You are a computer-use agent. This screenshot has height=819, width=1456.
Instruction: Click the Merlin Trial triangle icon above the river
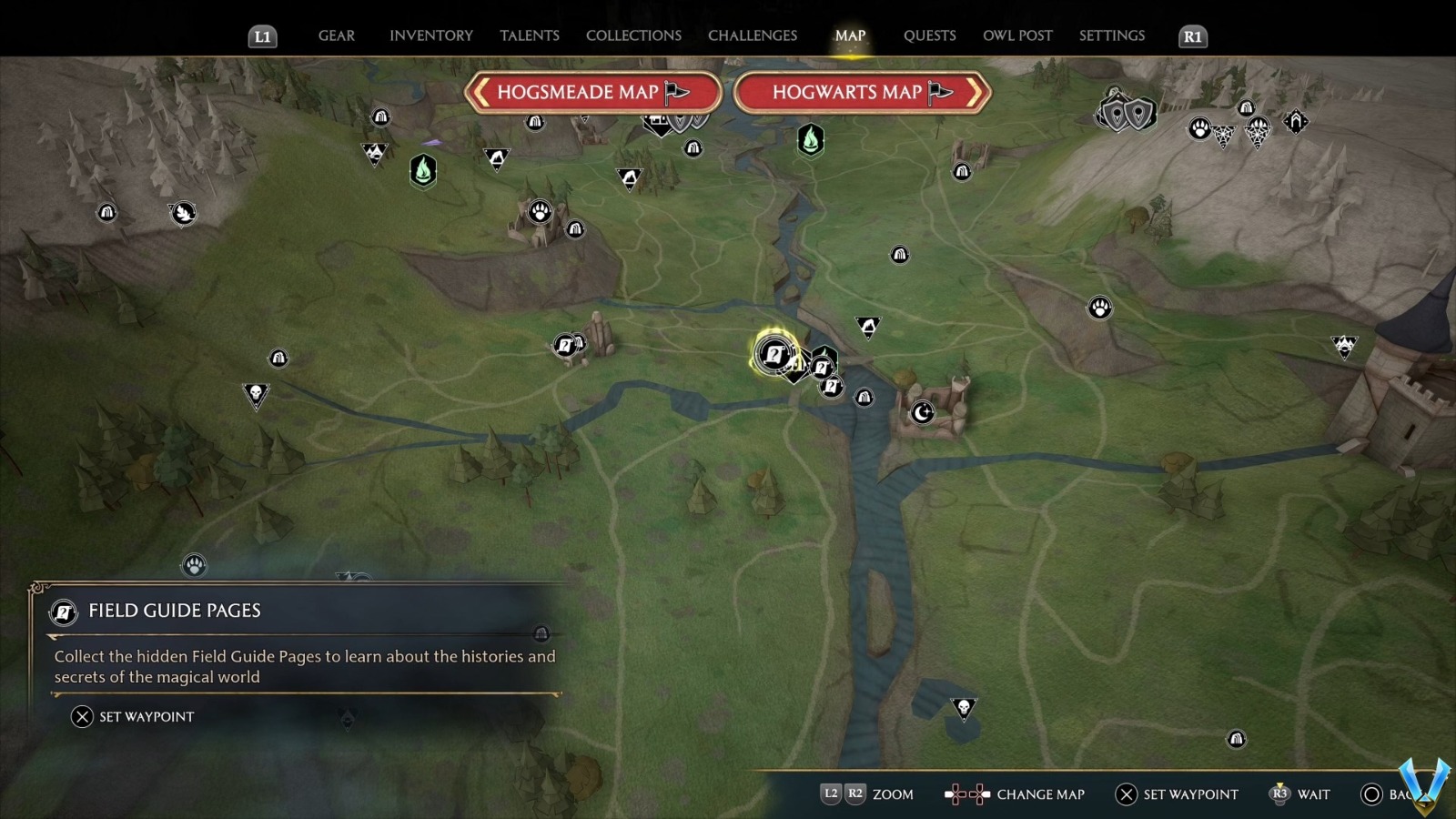[868, 326]
